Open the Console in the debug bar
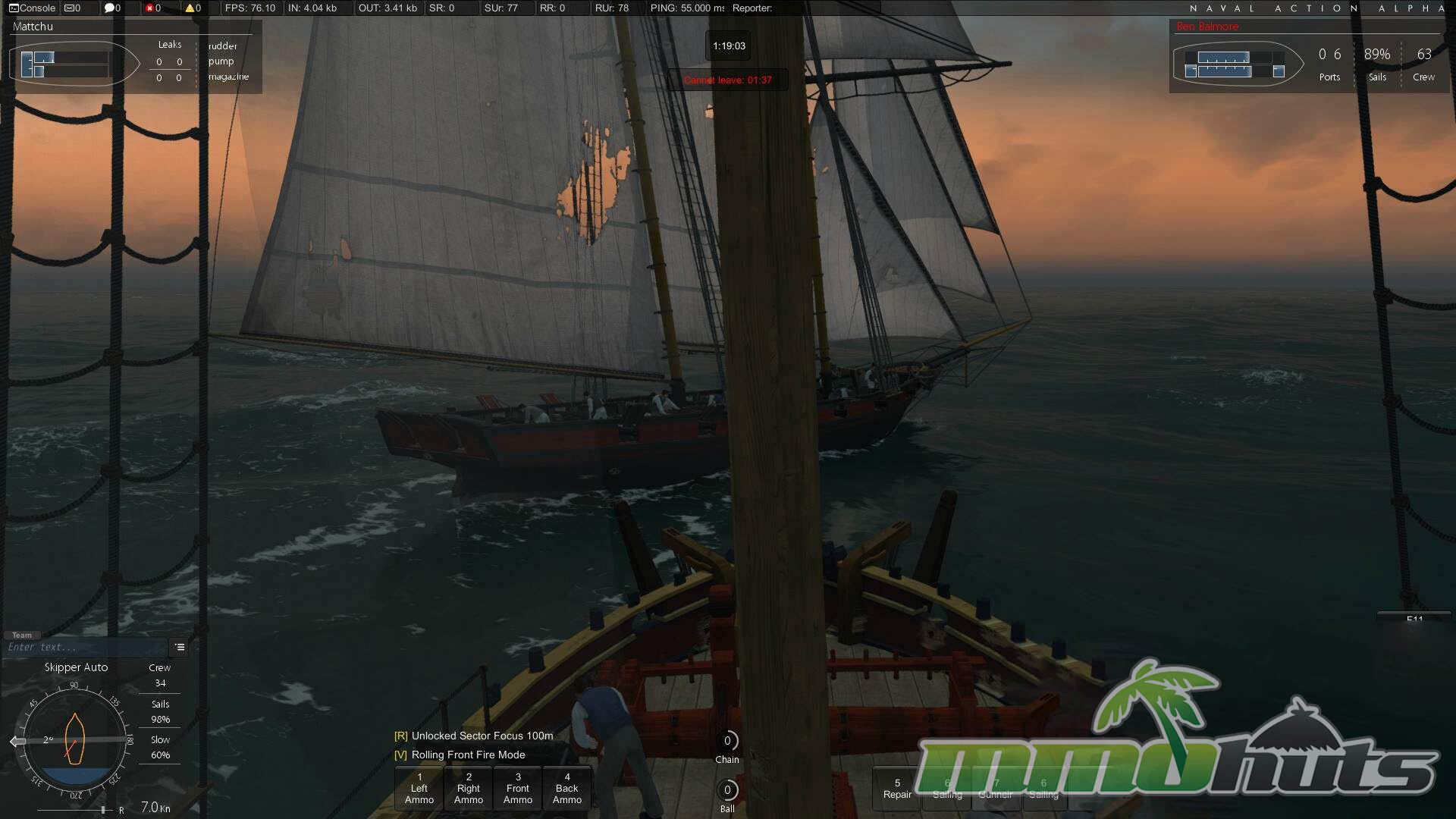This screenshot has width=1456, height=819. (x=32, y=8)
